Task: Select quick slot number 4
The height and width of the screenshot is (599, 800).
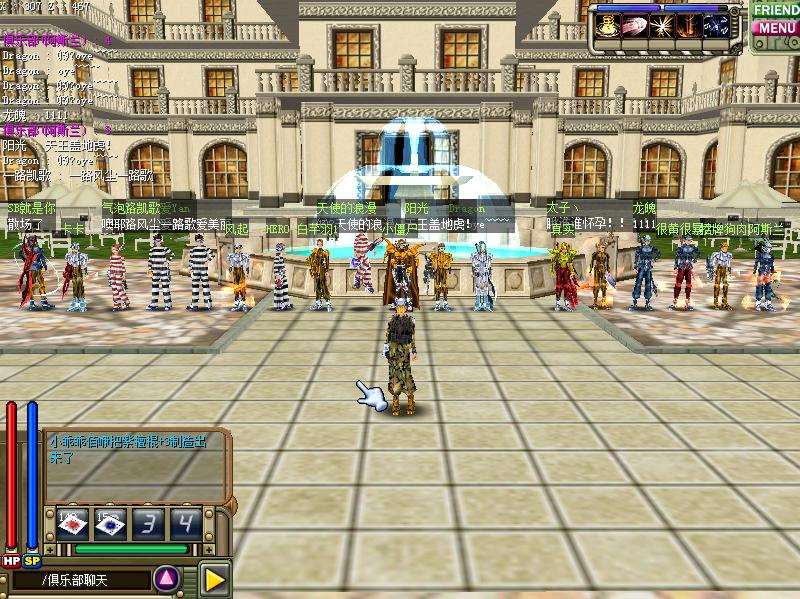Action: (x=184, y=522)
